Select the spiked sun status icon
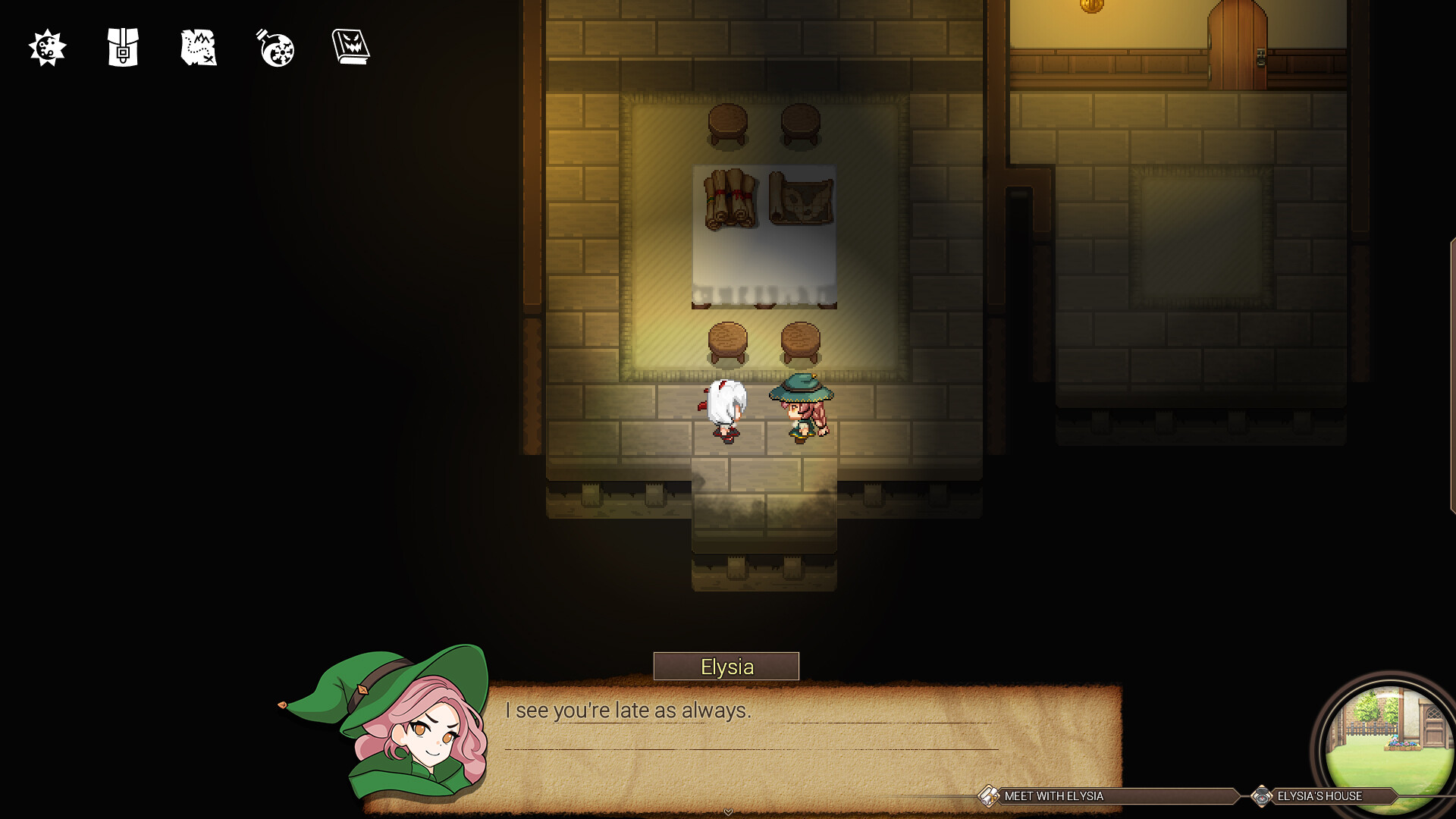The image size is (1456, 819). pyautogui.click(x=47, y=48)
